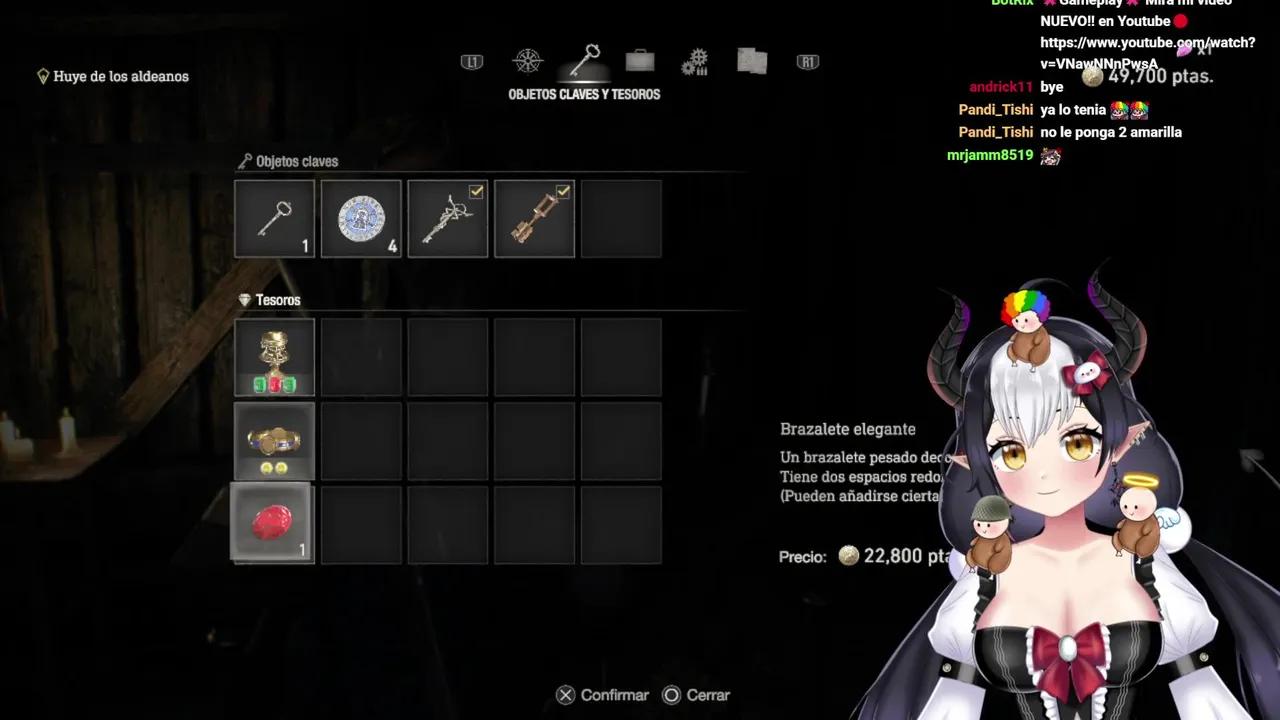Switch to the files documents tab

tap(752, 62)
